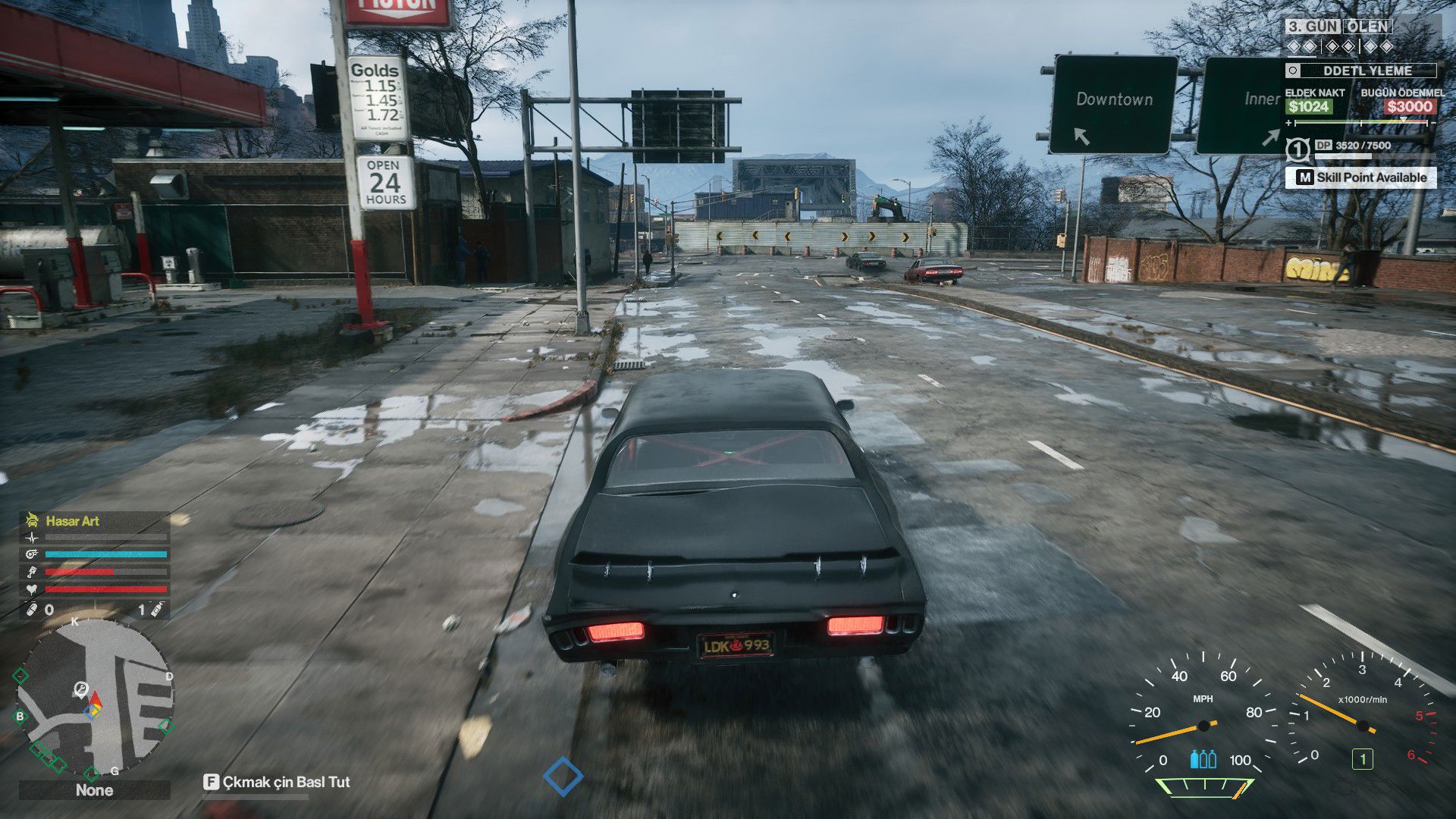This screenshot has height=819, width=1456.
Task: Click the level 1 badge beside DP
Action: 1298,149
